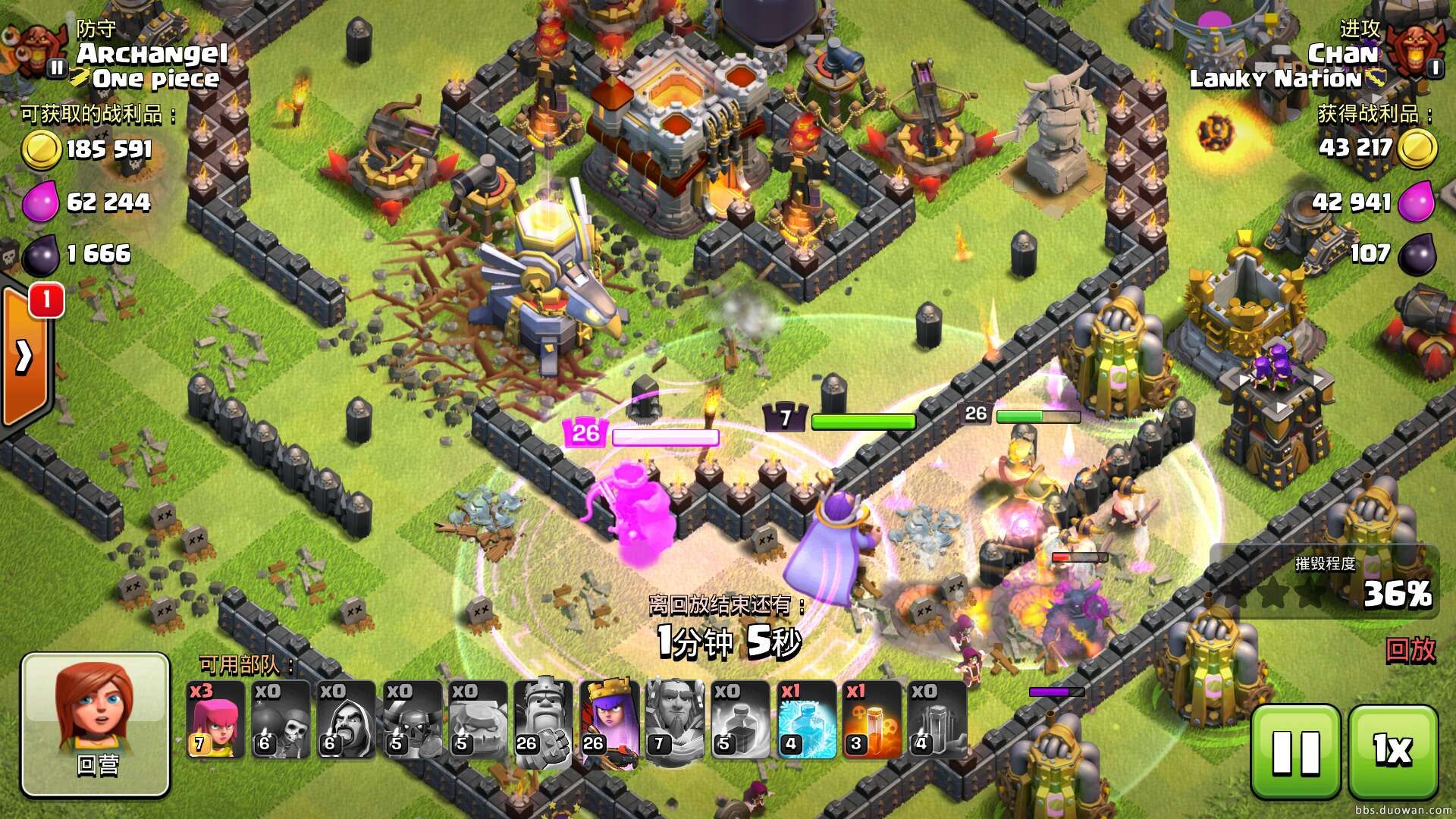
Task: Tap the 回营 return home button
Action: click(x=96, y=724)
